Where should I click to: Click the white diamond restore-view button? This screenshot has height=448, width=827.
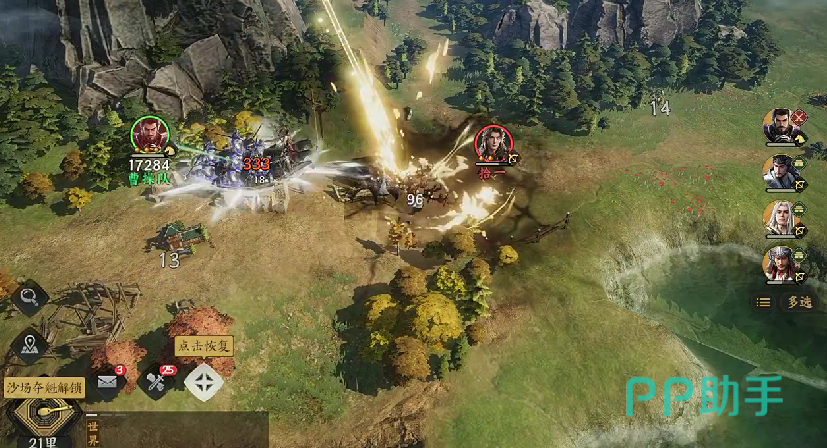203,381
